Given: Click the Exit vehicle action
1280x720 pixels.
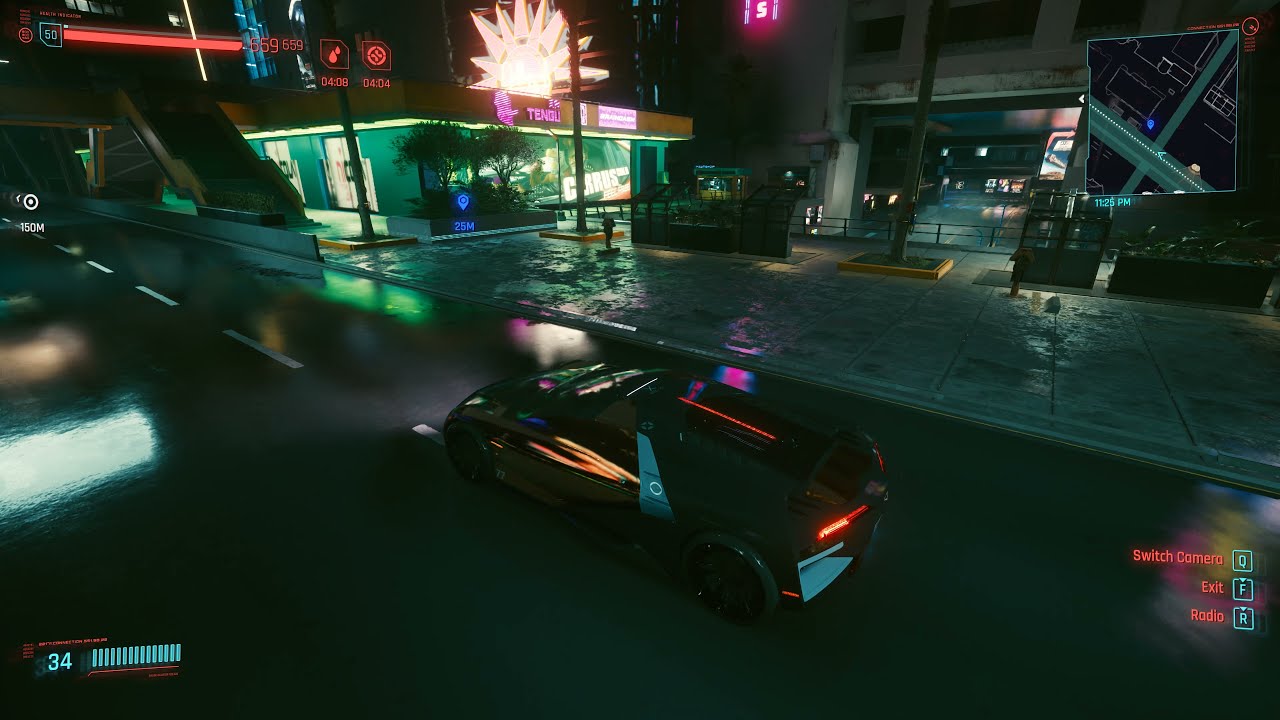Looking at the screenshot, I should (1212, 588).
